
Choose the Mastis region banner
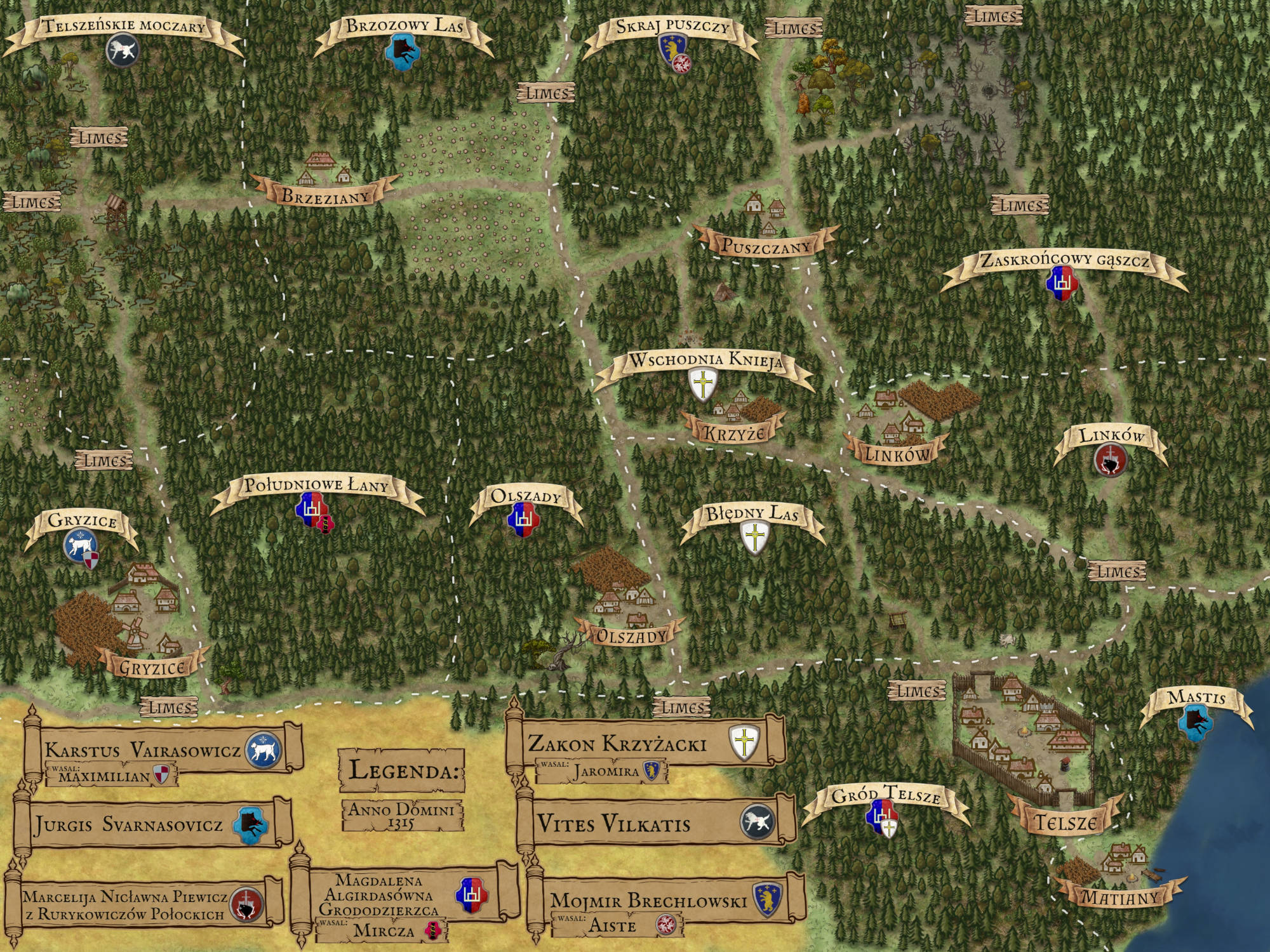click(1196, 698)
